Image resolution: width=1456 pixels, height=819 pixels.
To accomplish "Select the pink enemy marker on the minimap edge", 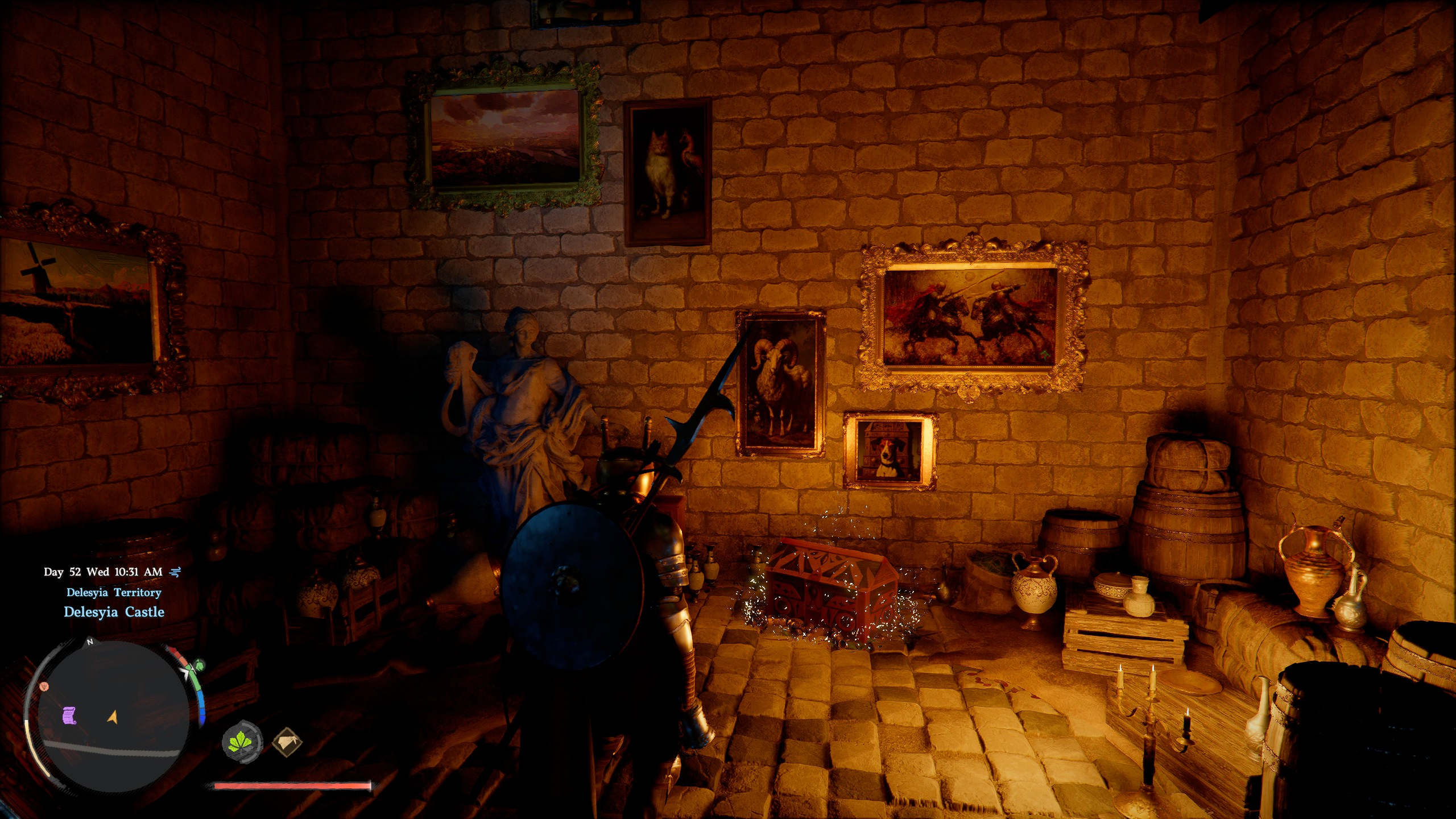I will pos(44,687).
